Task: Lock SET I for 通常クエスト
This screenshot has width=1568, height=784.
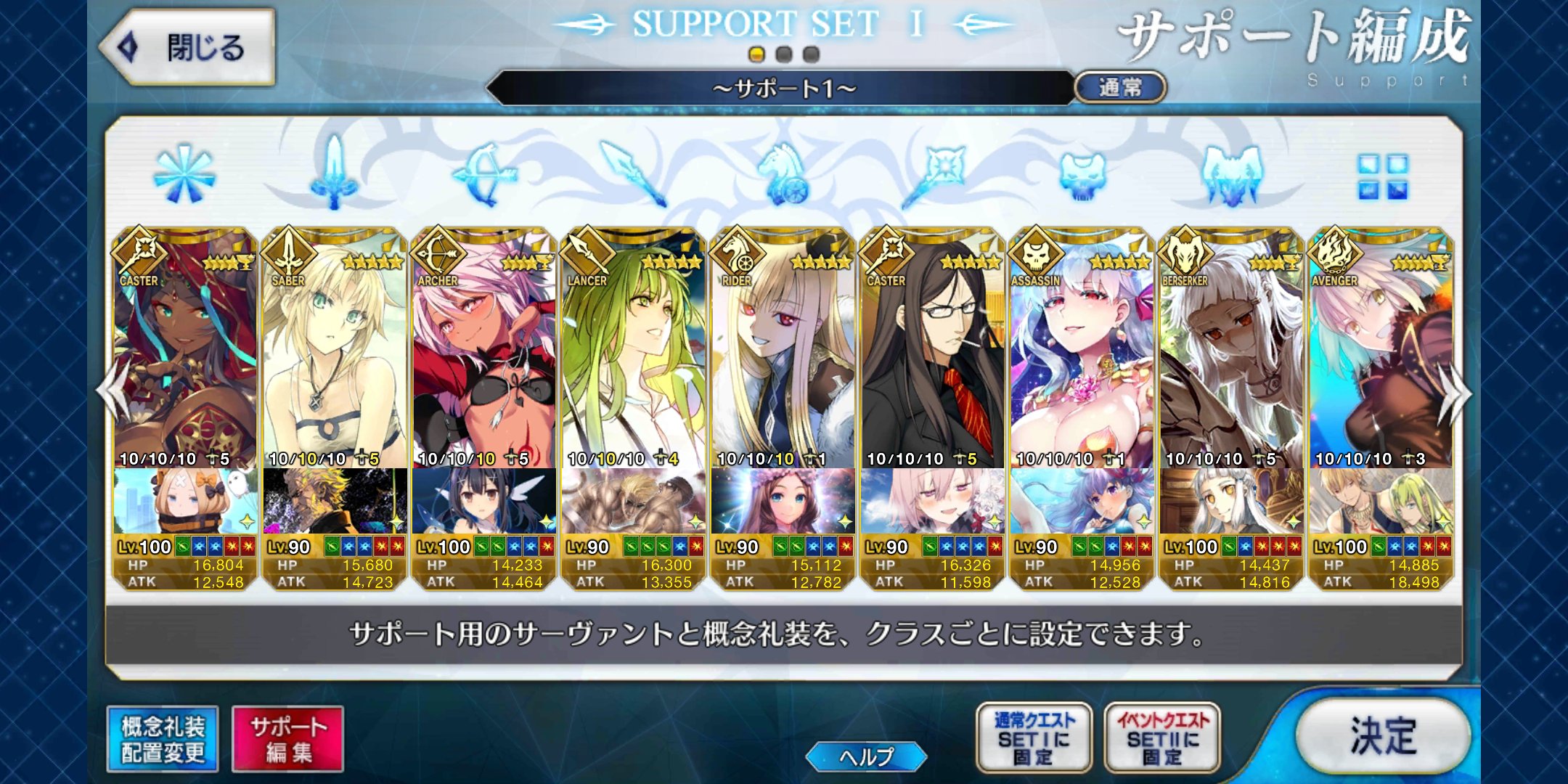Action: 1034,738
